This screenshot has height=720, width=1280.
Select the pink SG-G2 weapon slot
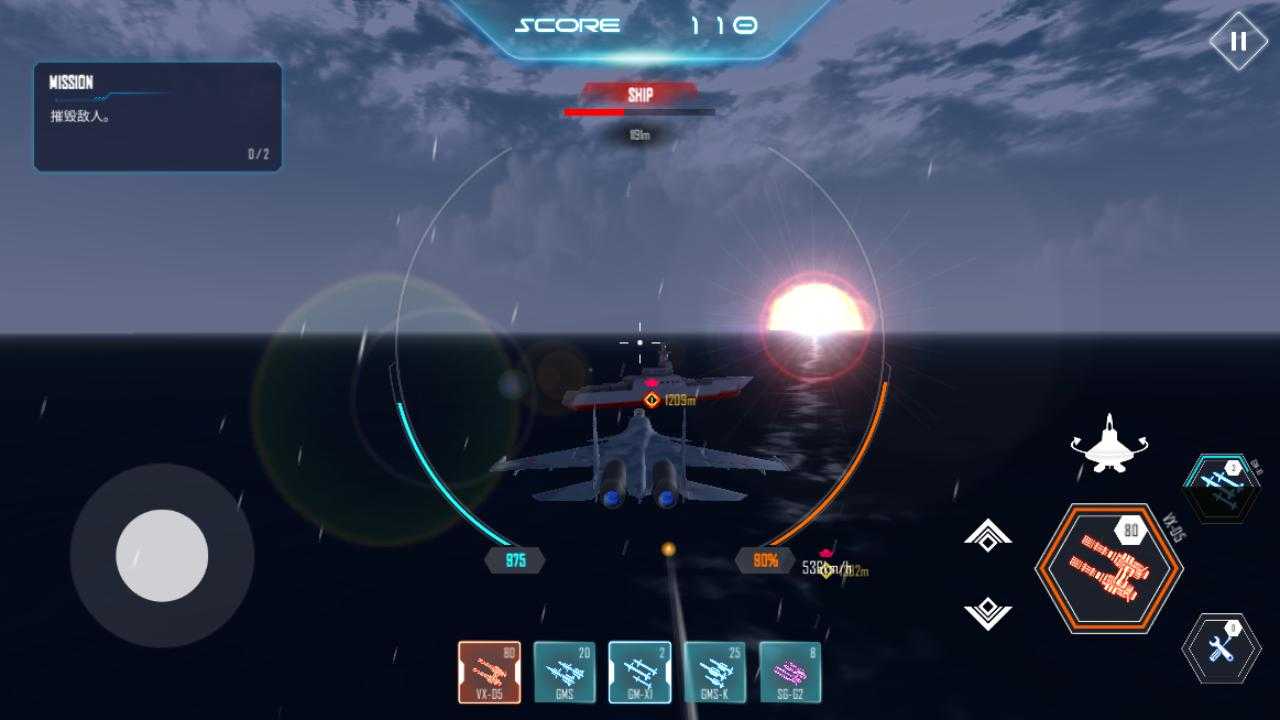point(790,672)
